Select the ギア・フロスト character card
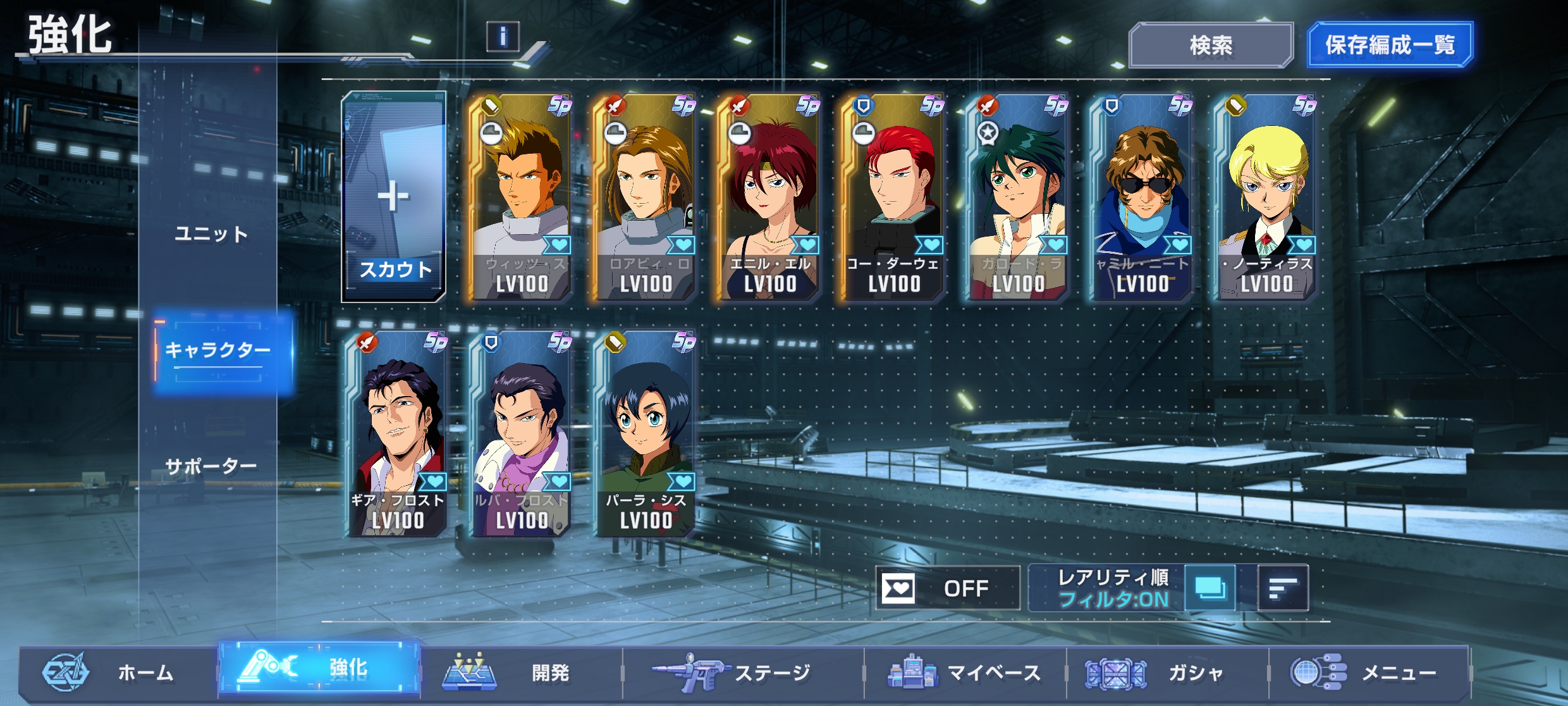This screenshot has width=1568, height=706. [x=398, y=434]
